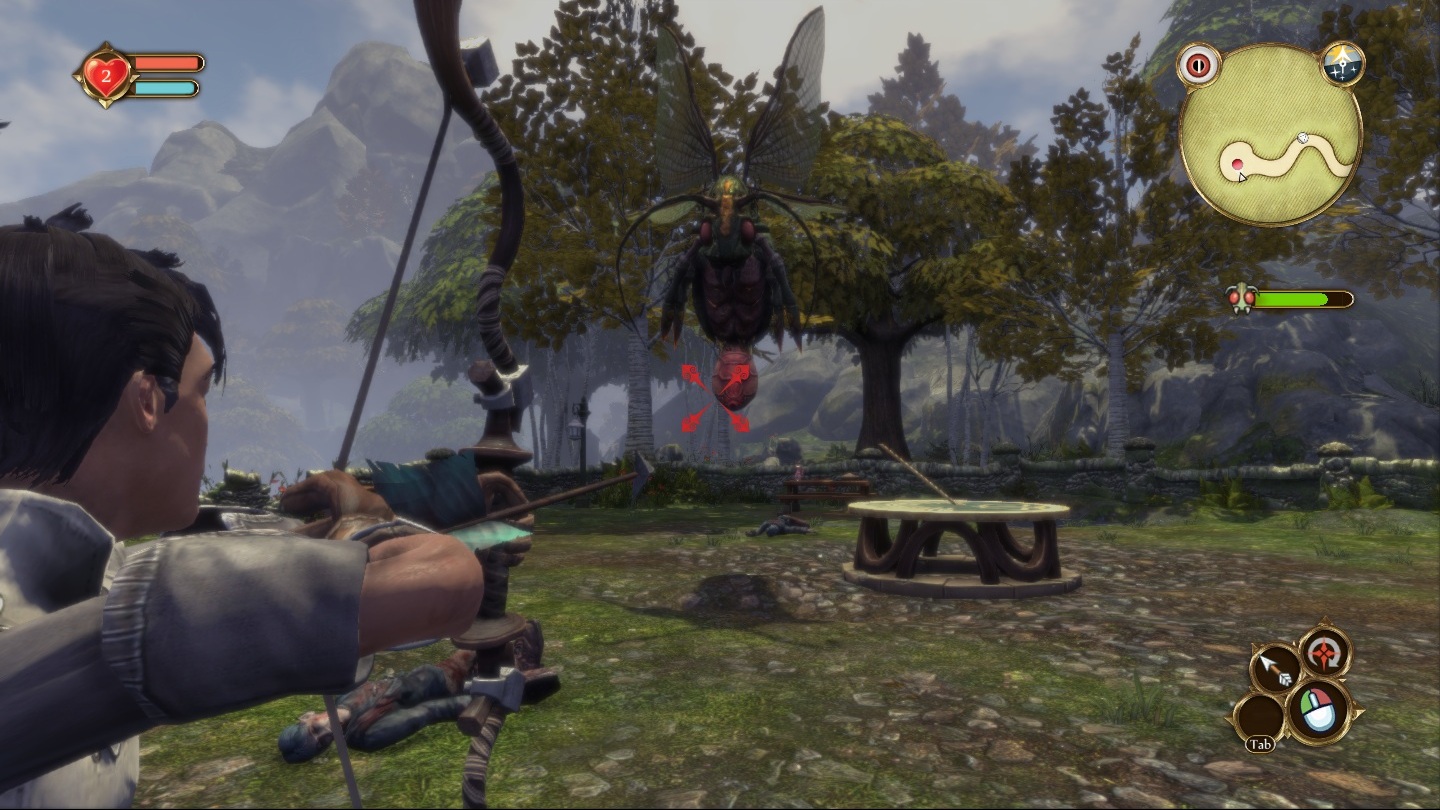Viewport: 1440px width, 810px height.
Task: Open the circular minimap
Action: pyautogui.click(x=1270, y=135)
